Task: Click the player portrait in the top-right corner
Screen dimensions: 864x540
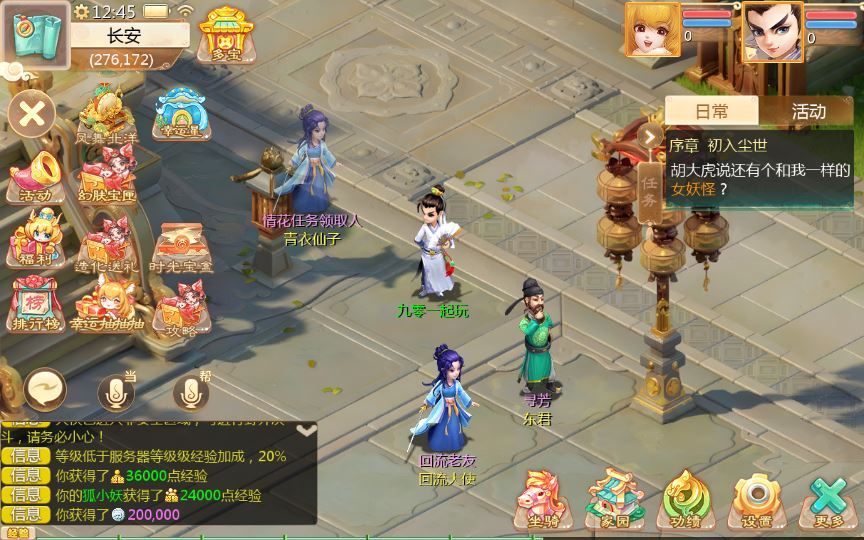Action: pos(772,31)
